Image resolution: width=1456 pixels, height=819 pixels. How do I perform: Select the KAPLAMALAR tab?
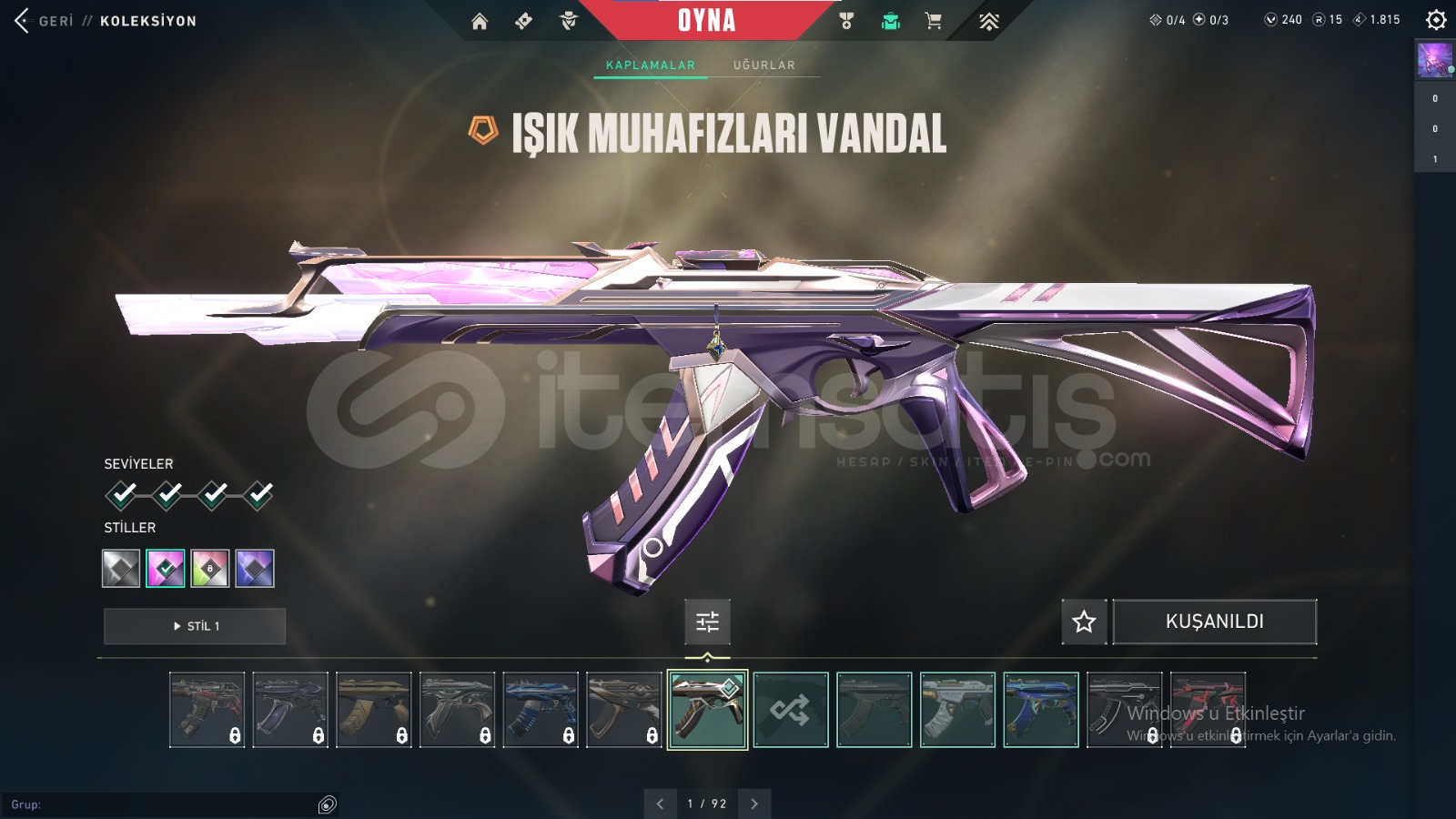click(651, 66)
